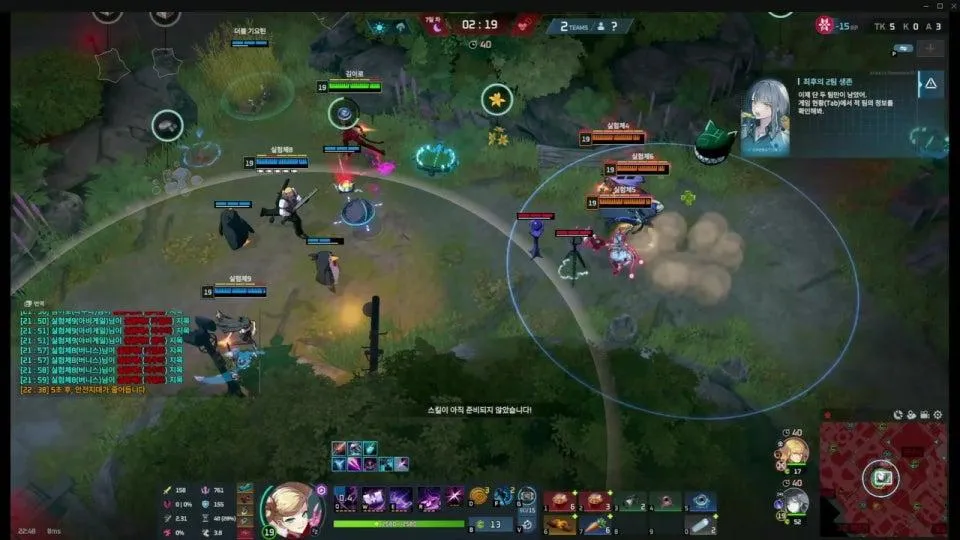Use the food item in inventory slot 1
The image size is (960, 540).
click(560, 501)
